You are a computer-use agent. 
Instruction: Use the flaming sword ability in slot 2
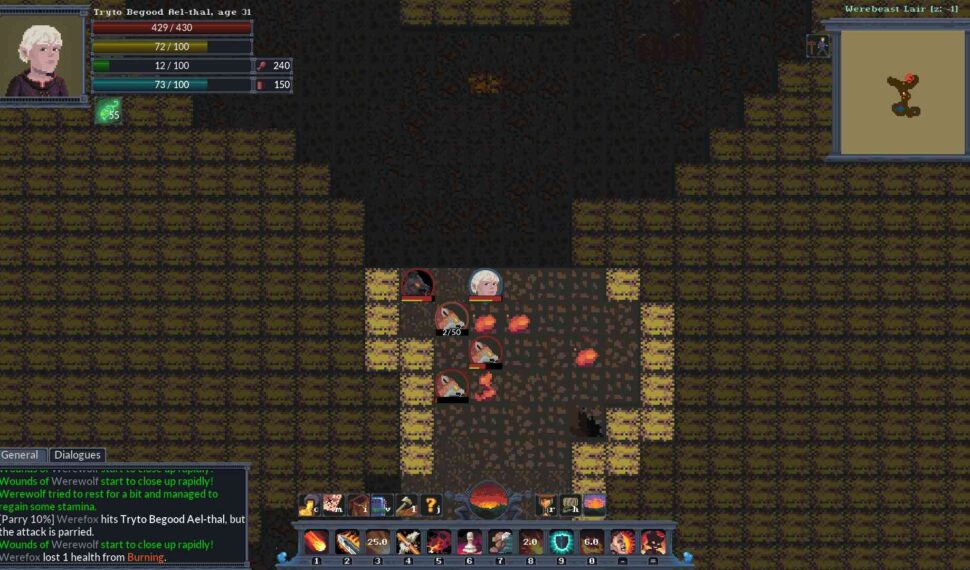coord(347,542)
